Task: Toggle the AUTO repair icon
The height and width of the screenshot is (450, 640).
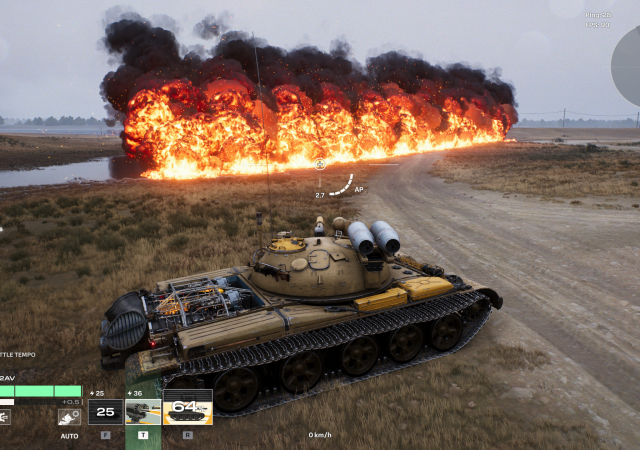Action: (69, 415)
